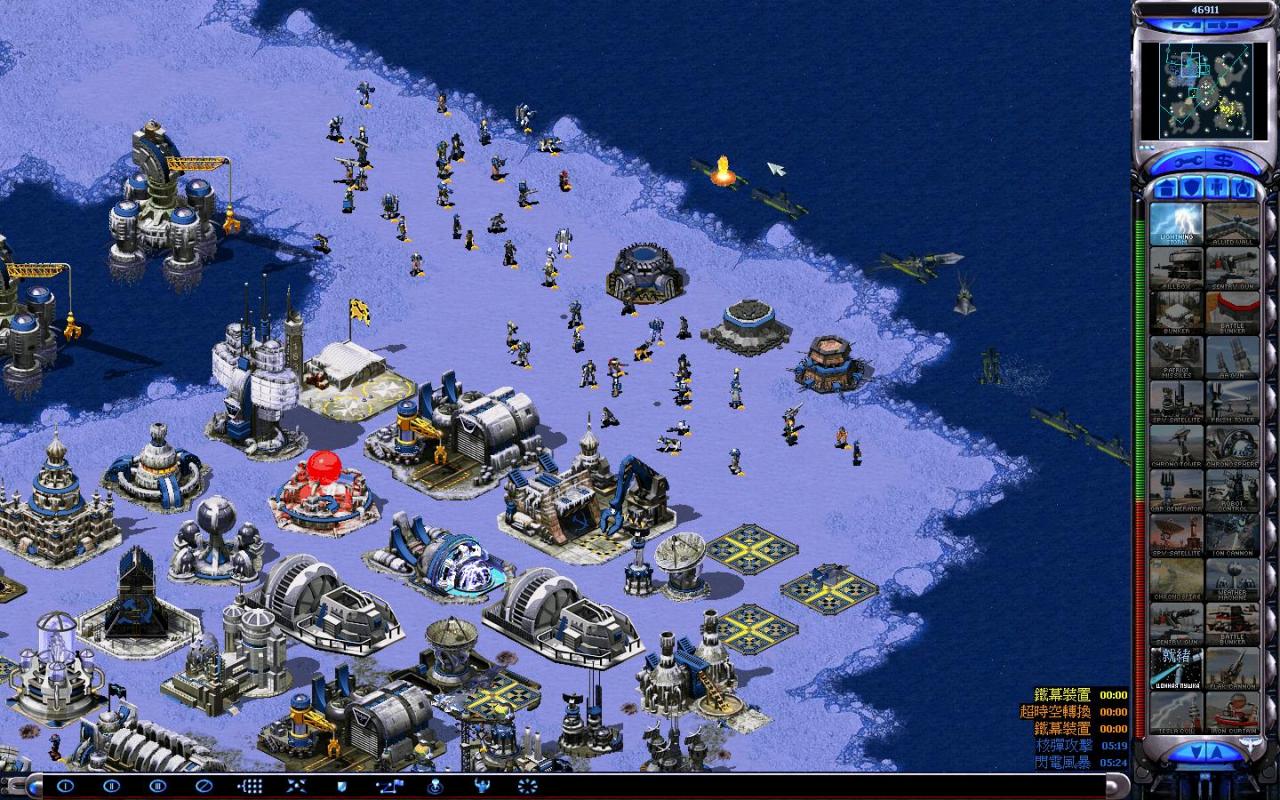Switch to the infantry build tab
Viewport: 1280px width, 800px height.
coord(1218,187)
